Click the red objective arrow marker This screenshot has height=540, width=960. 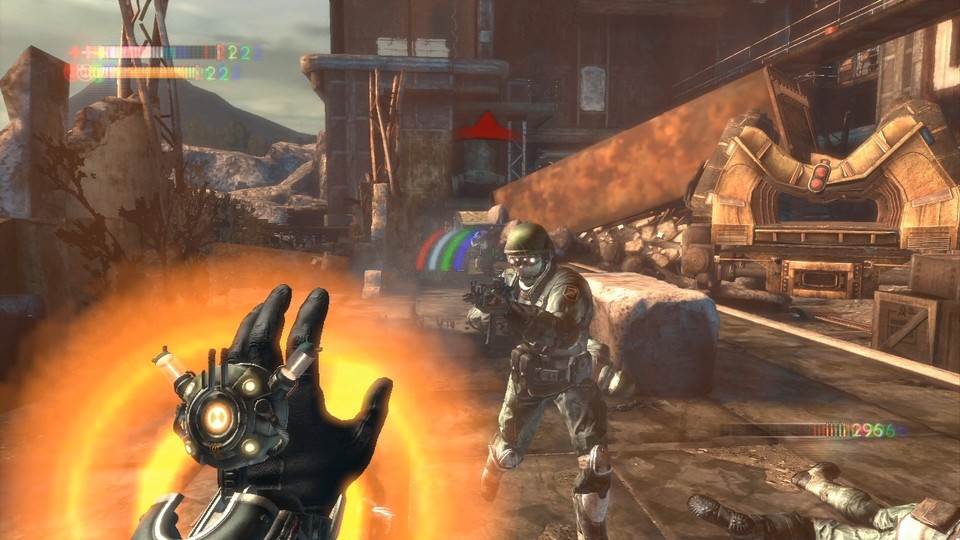click(x=488, y=127)
